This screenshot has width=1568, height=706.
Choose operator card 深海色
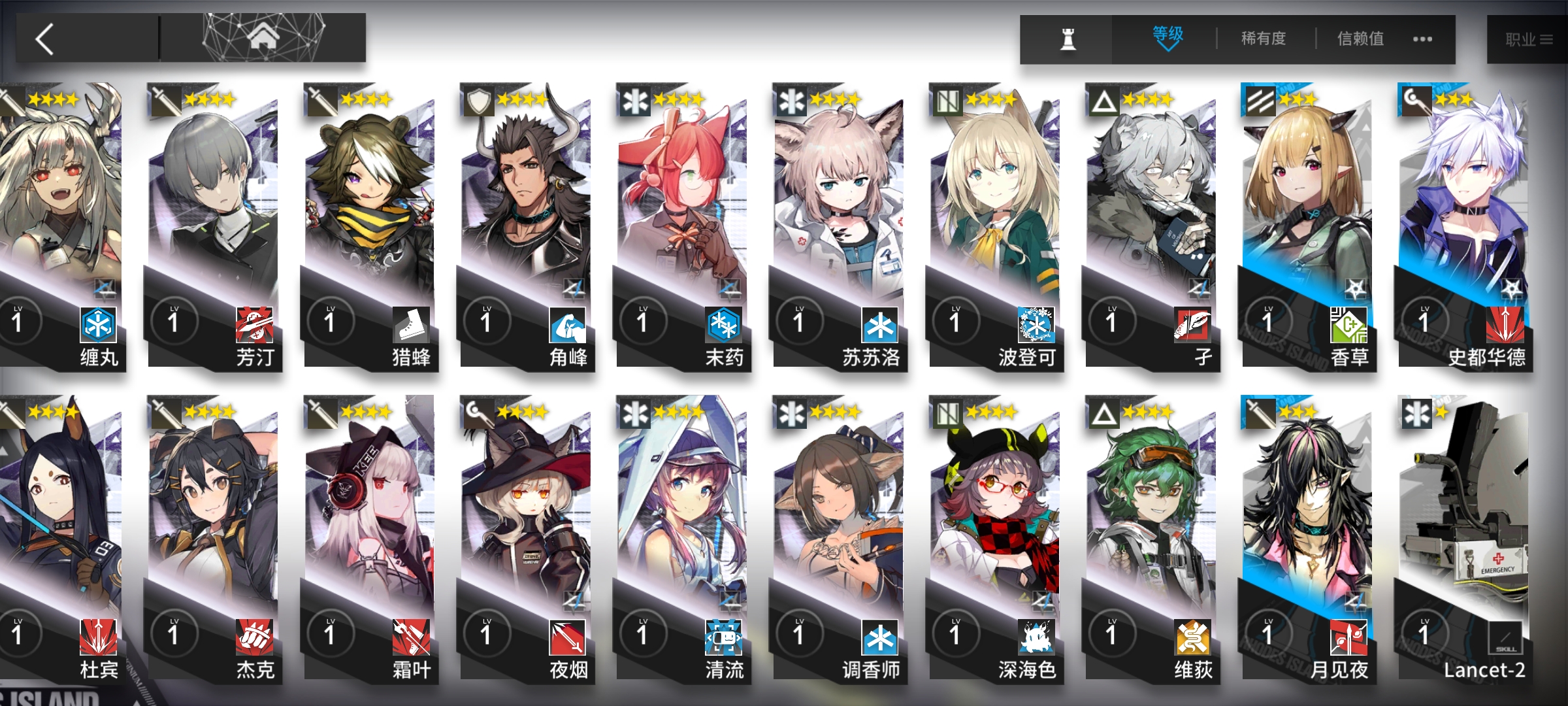(x=995, y=536)
